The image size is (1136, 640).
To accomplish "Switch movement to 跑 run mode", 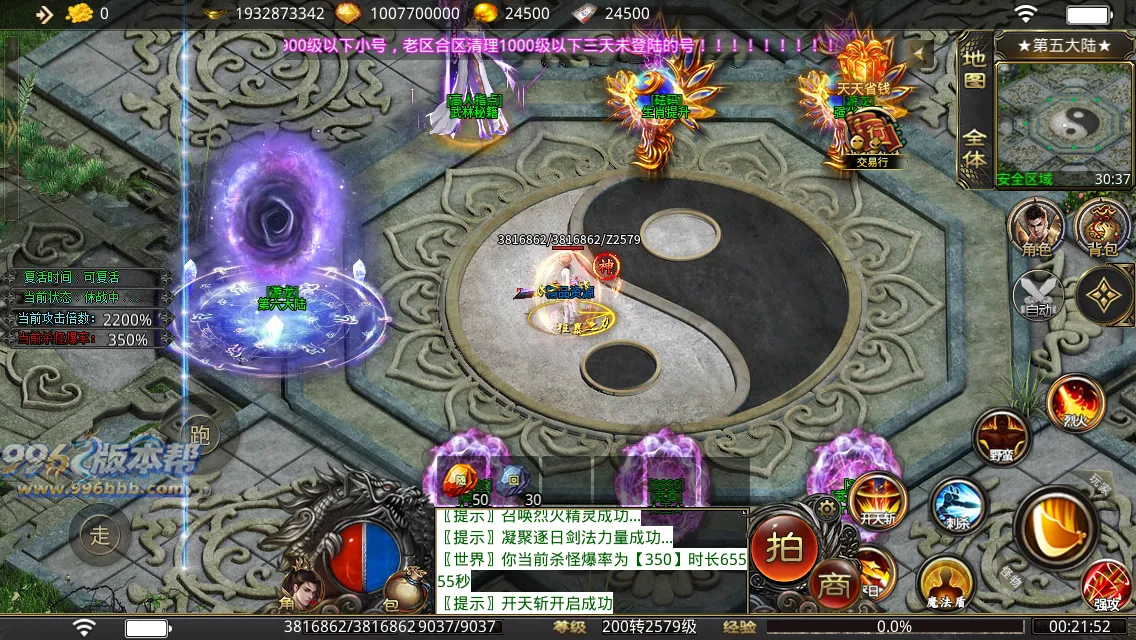I will click(198, 433).
